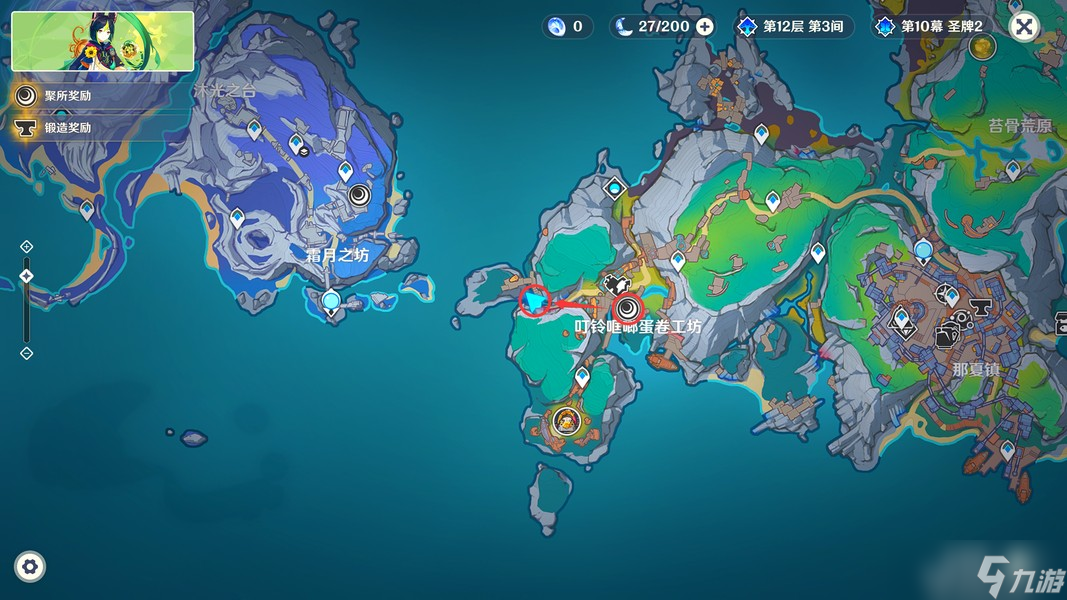Zoom in using the zoom bar's top button
This screenshot has height=600, width=1067.
(x=27, y=246)
